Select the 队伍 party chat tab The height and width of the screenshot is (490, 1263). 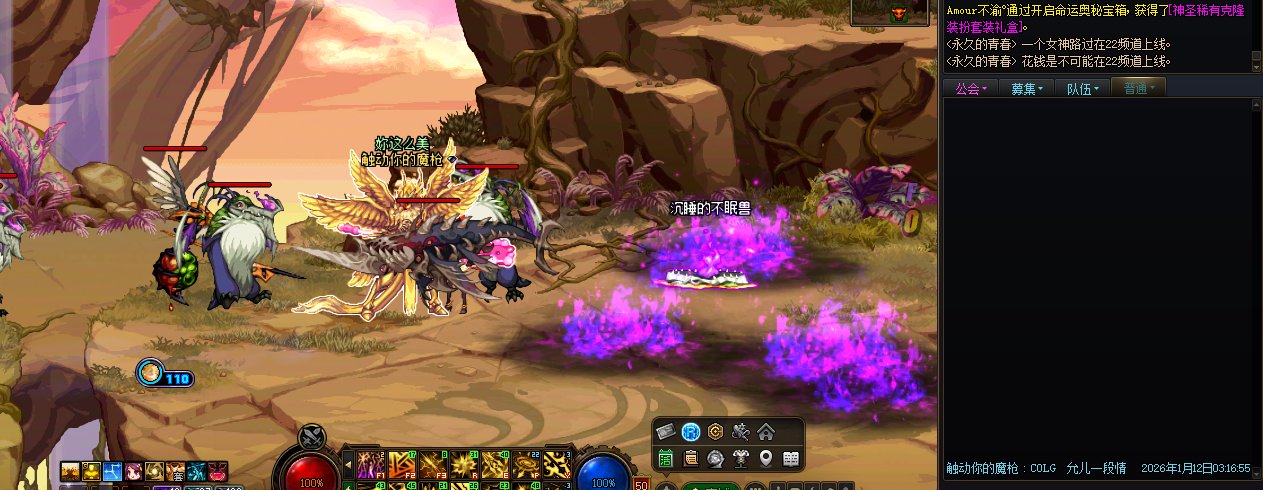pos(1082,89)
